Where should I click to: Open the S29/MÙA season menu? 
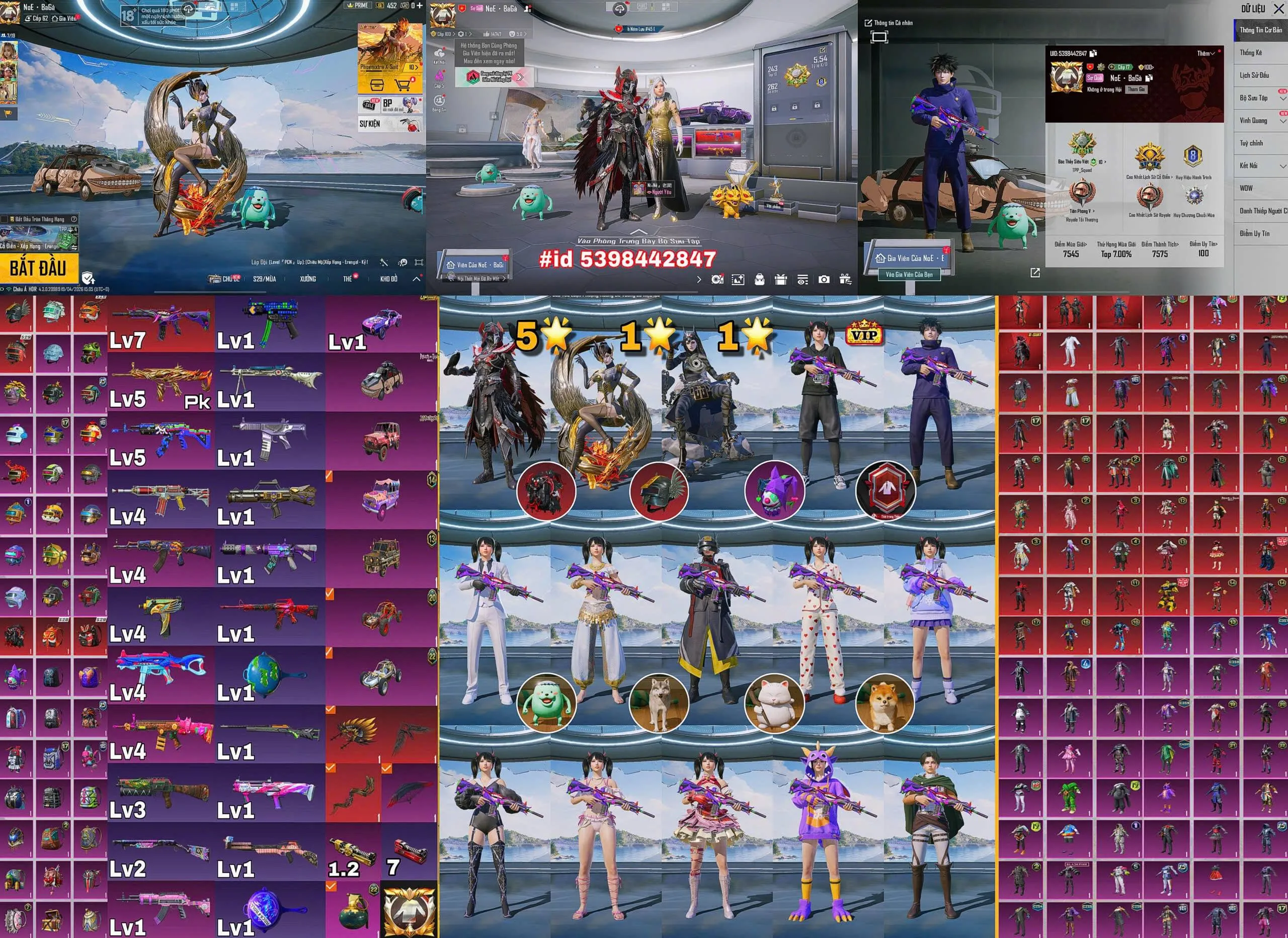click(264, 279)
